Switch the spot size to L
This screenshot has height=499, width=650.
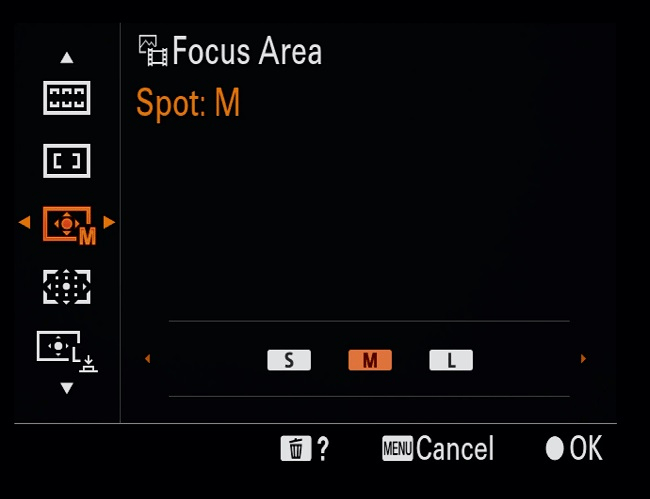[x=451, y=360]
